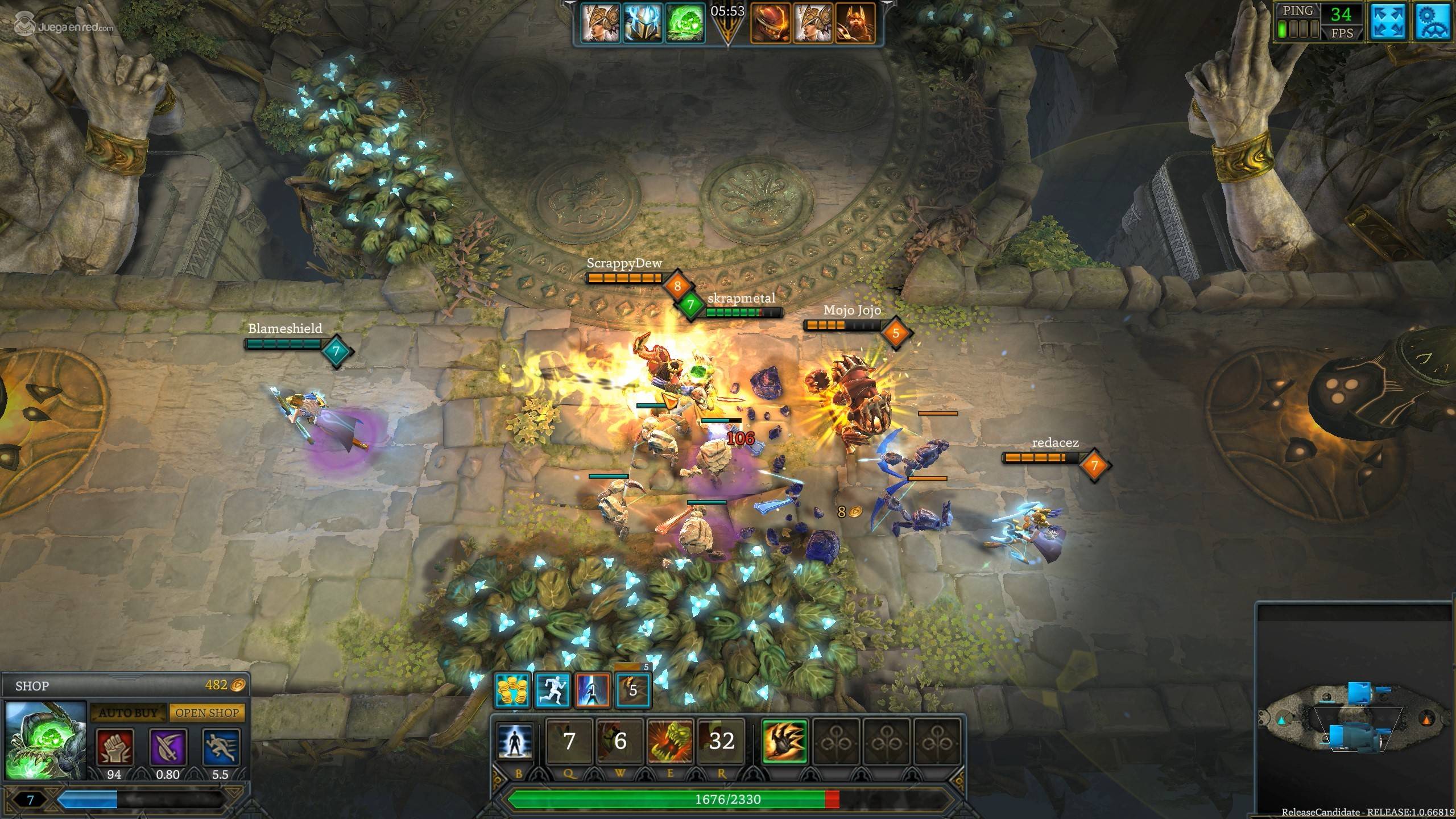Use the W ability showing cooldown 6
Screen dimensions: 1456x819
point(620,741)
